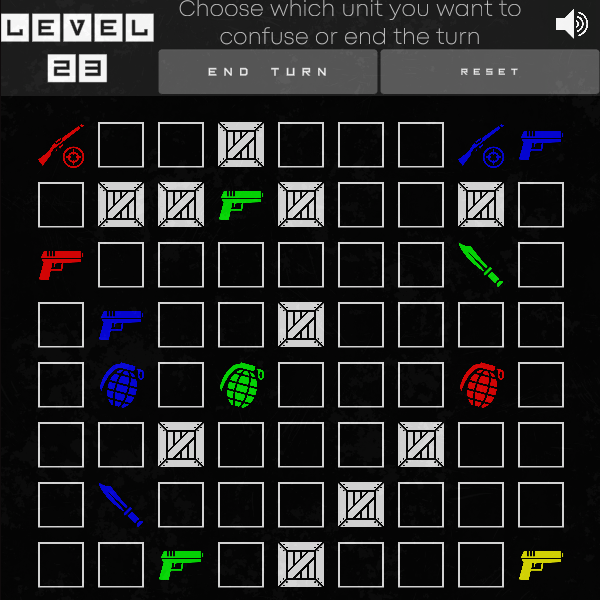Screen dimensions: 600x600
Task: Click the End Turn button
Action: [x=267, y=72]
